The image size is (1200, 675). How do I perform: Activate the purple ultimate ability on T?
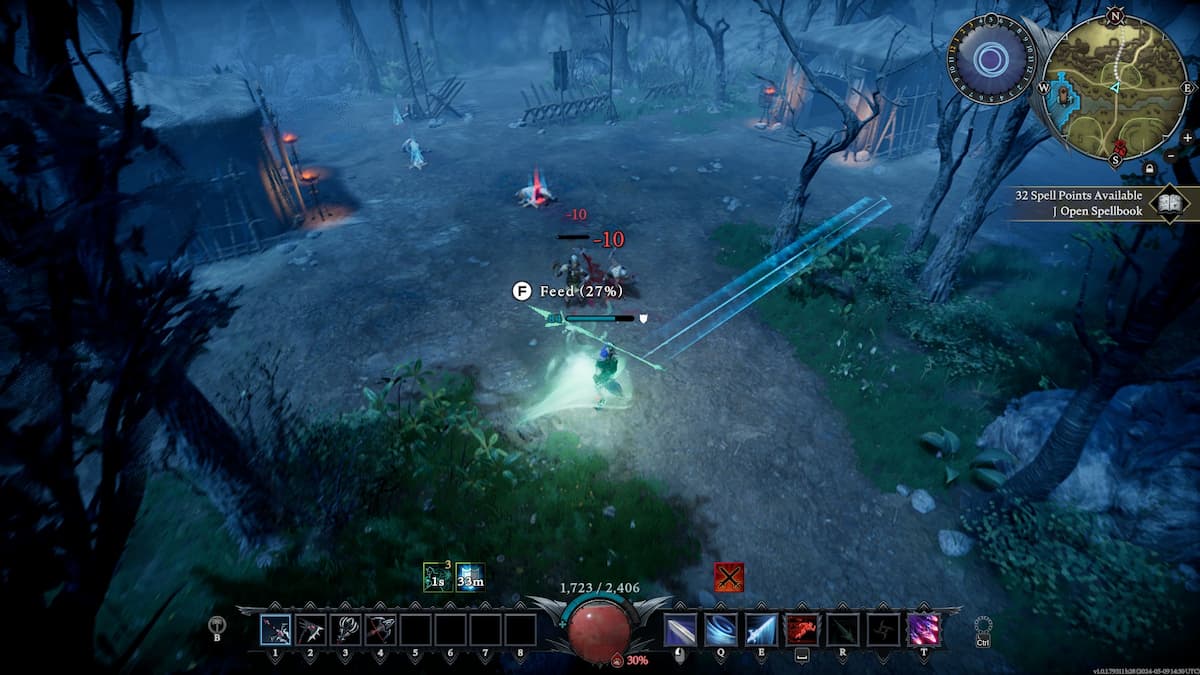pyautogui.click(x=922, y=630)
